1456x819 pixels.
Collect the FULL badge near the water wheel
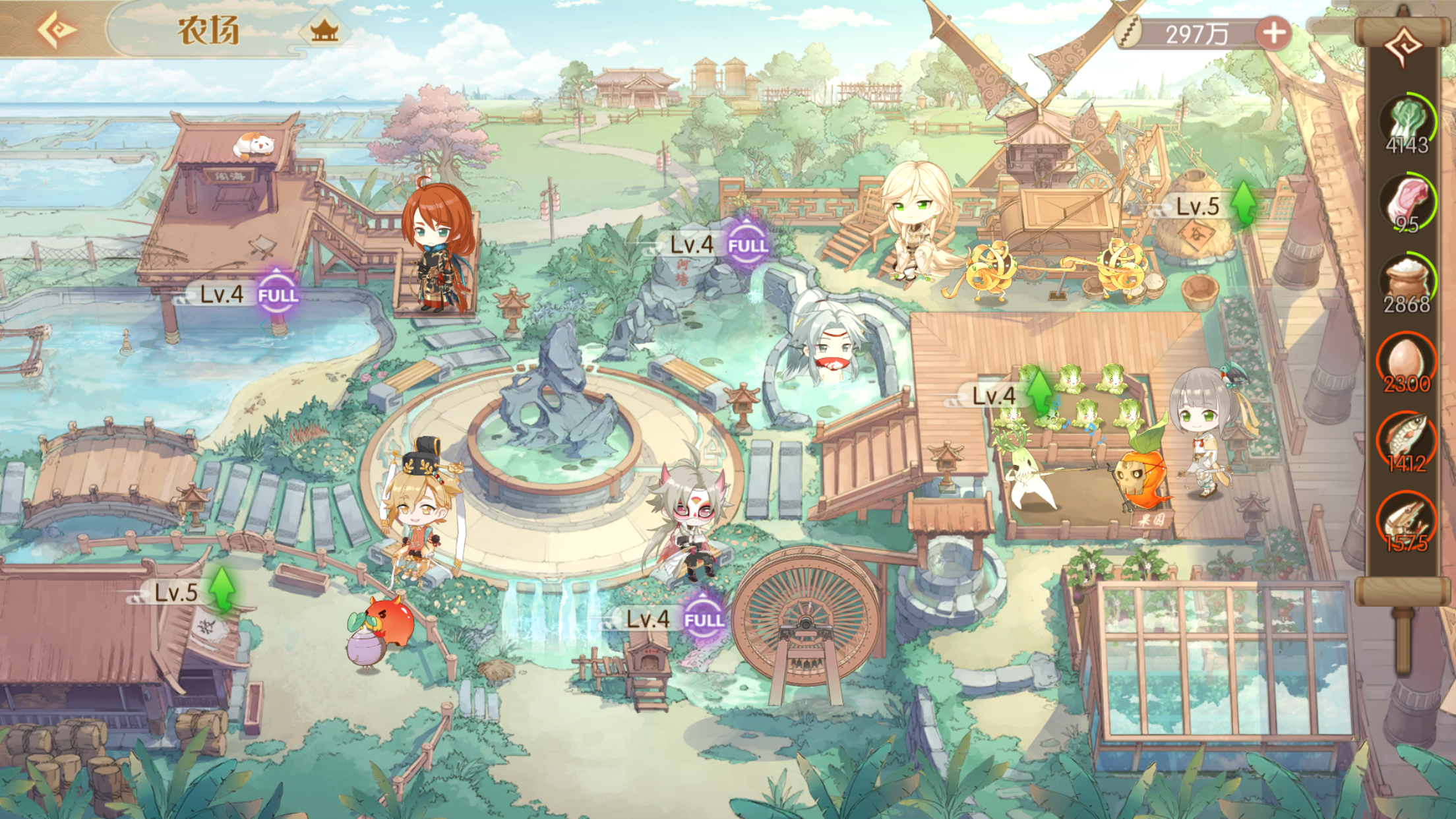[704, 619]
